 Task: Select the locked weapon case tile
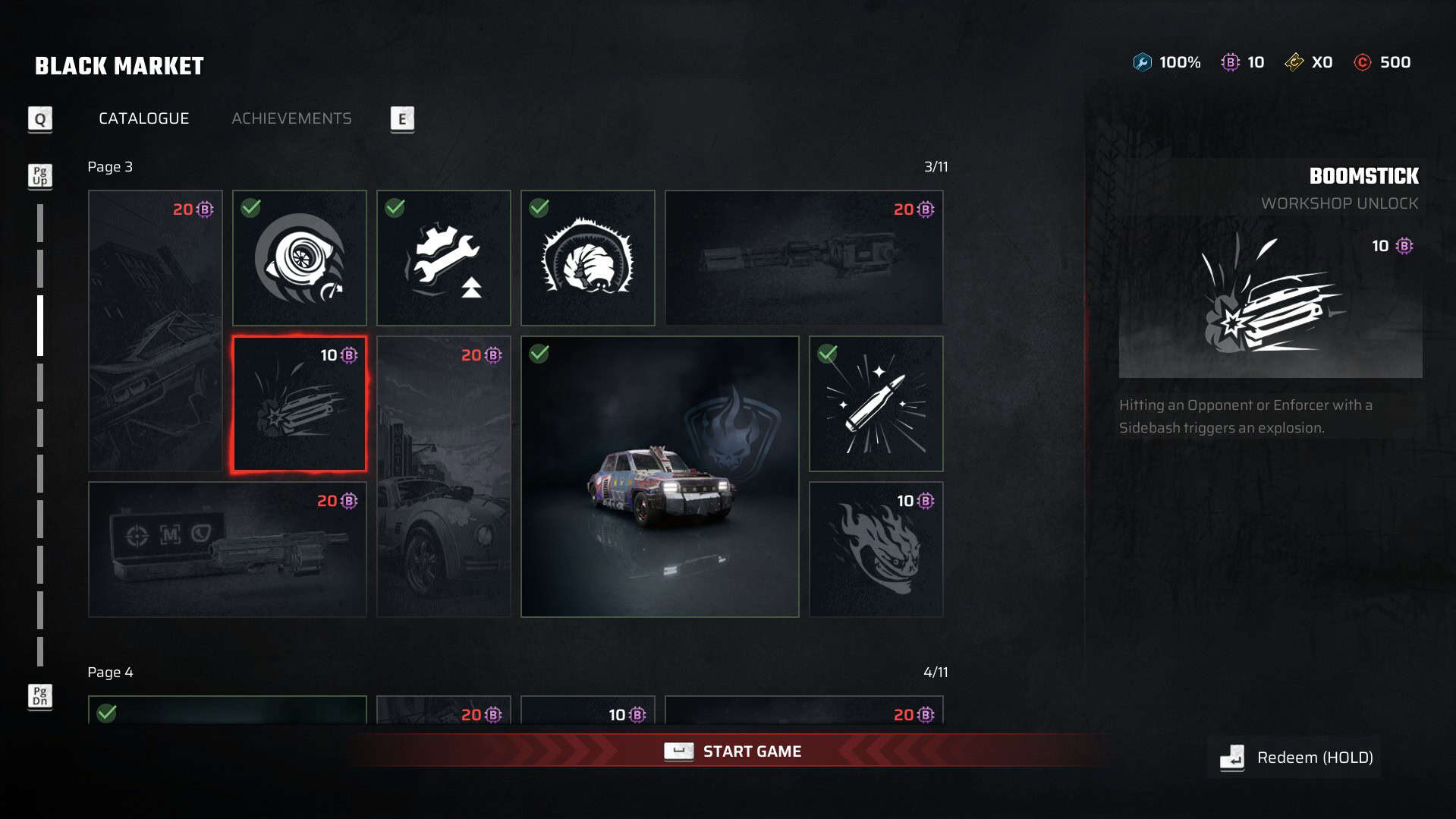pyautogui.click(x=227, y=550)
